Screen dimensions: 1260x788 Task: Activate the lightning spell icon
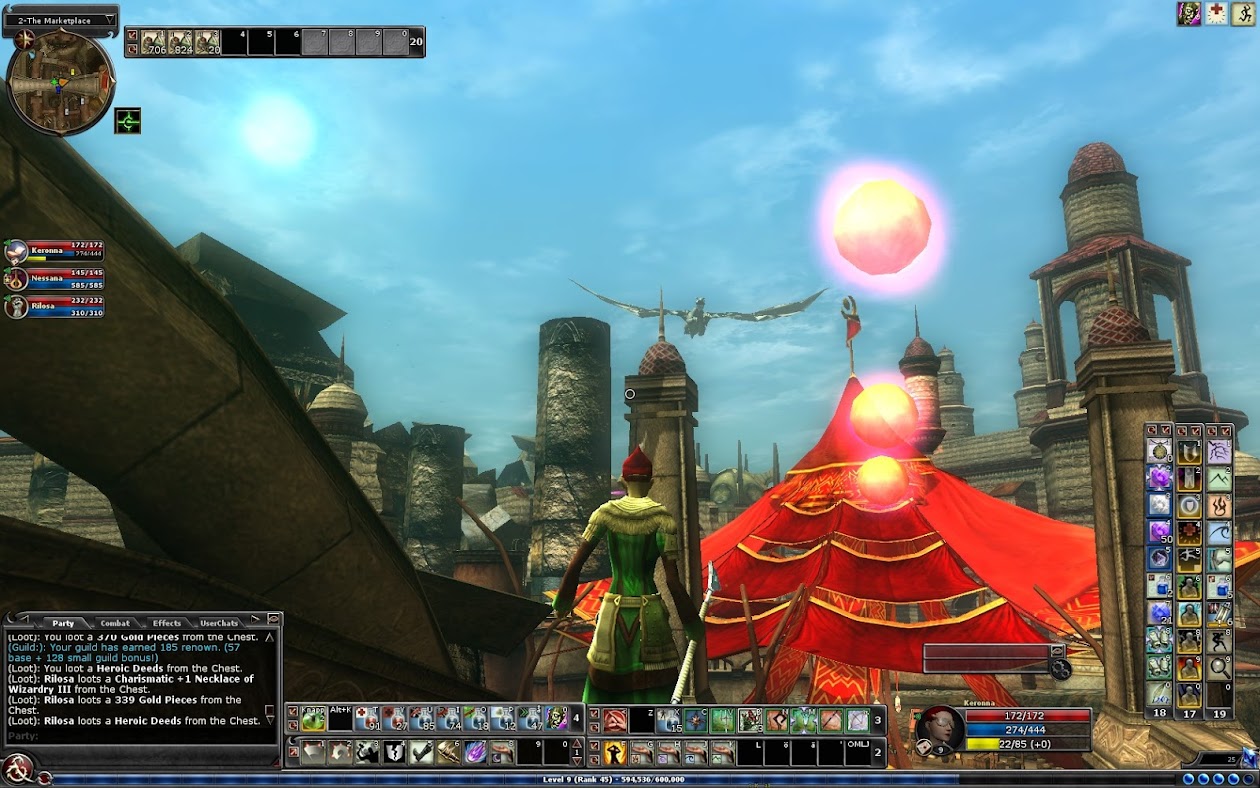point(1219,451)
